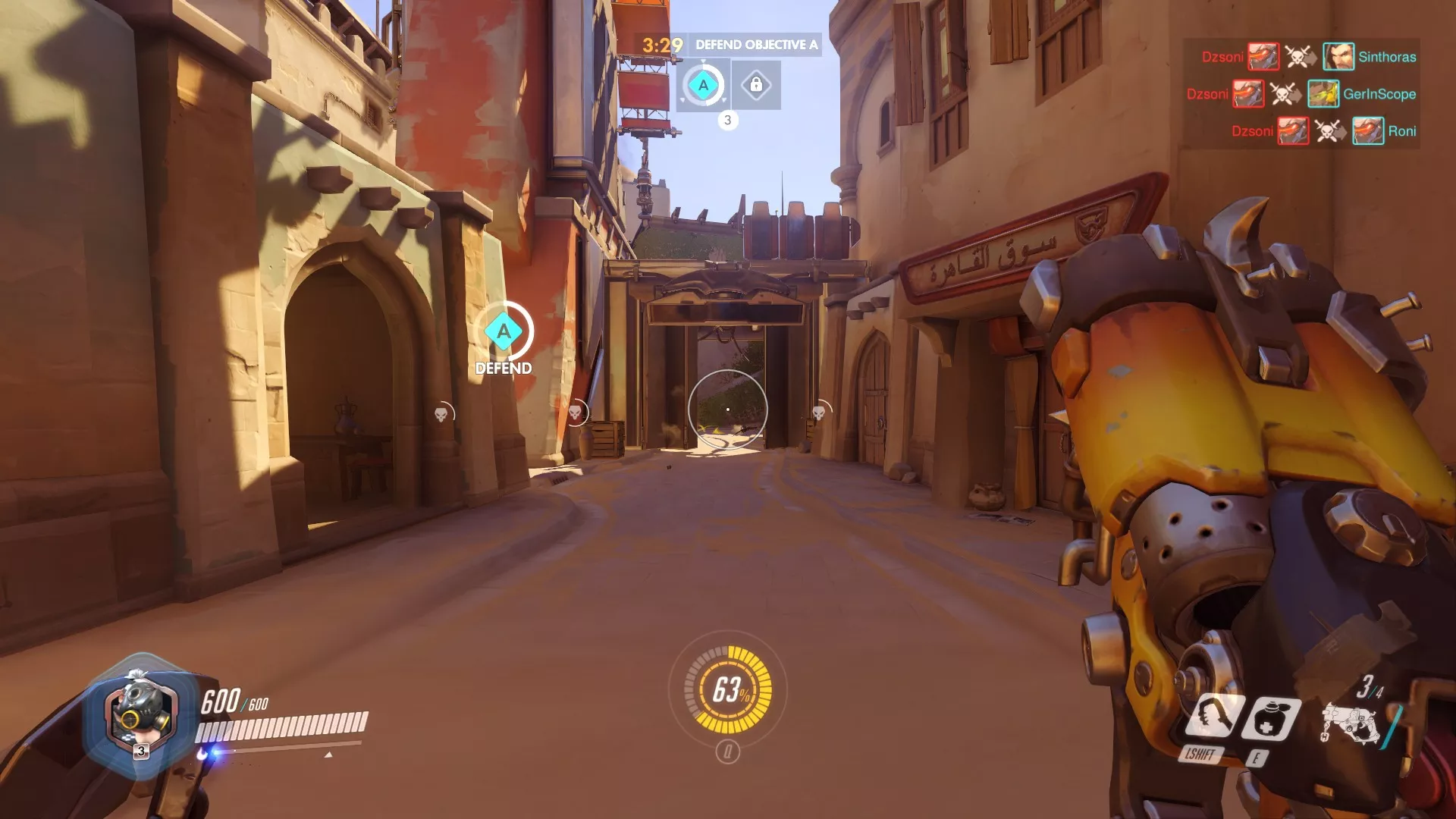Click the skull death marker near the left pillar

tap(441, 413)
